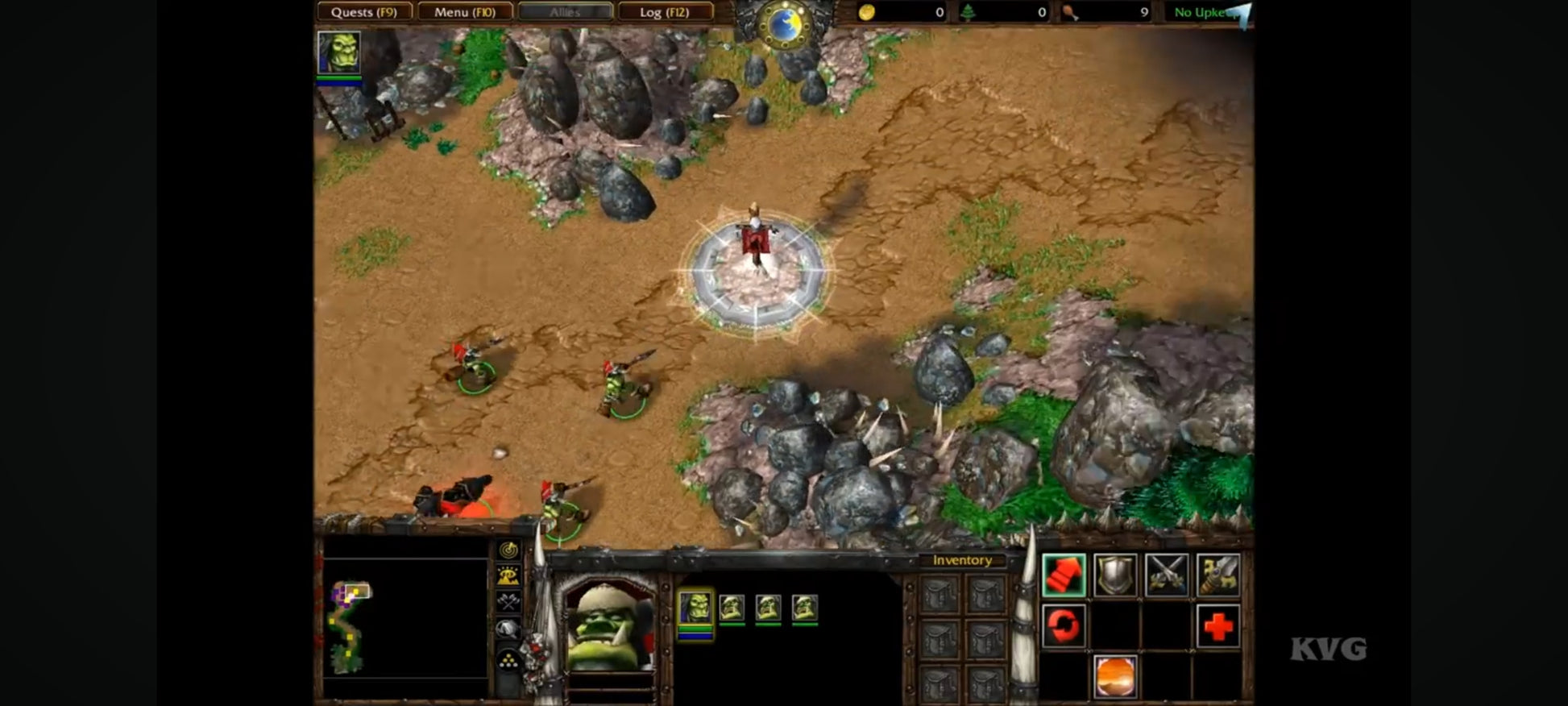Activate the shield command icon
Image resolution: width=1568 pixels, height=706 pixels.
tap(1115, 575)
